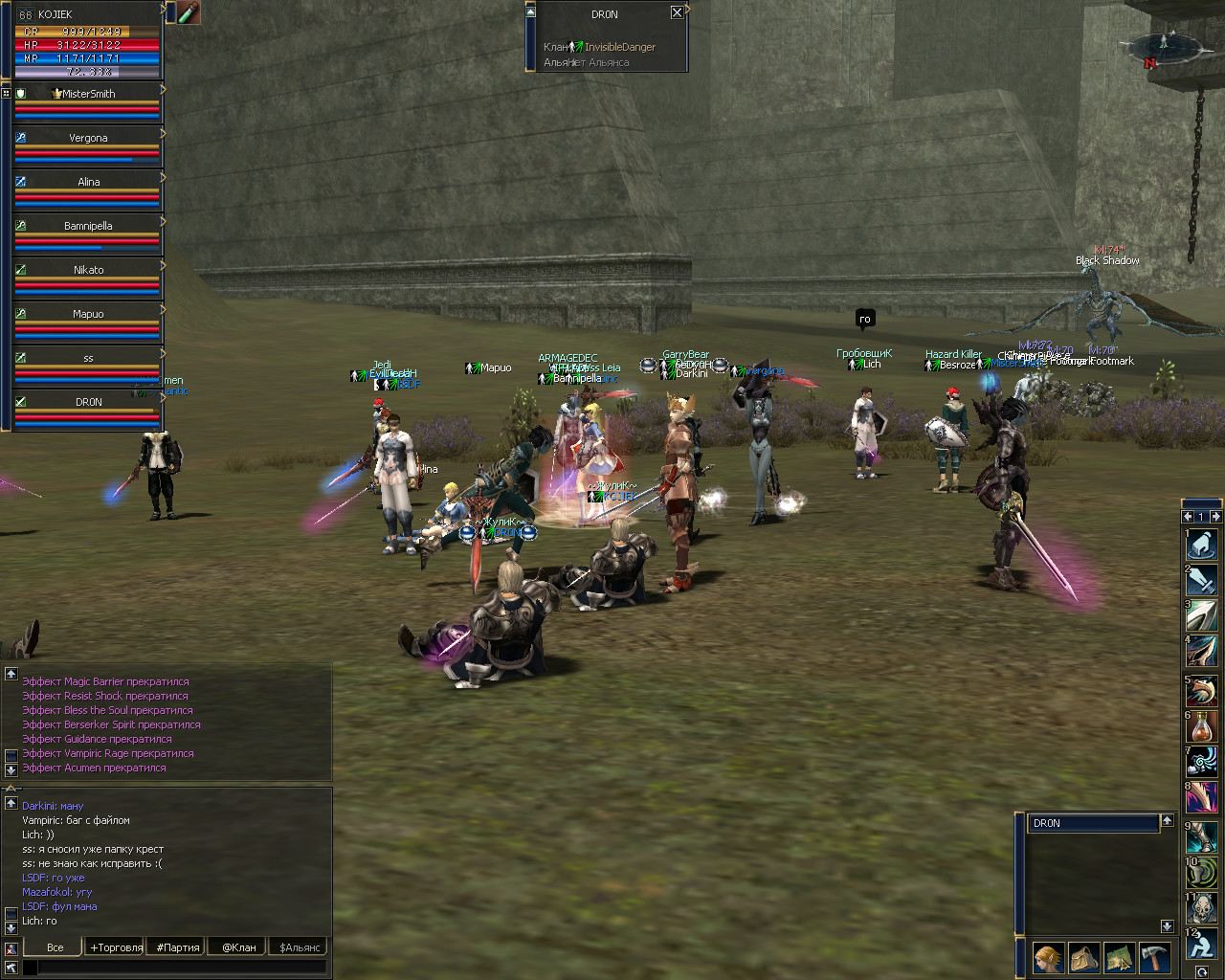Open the world map button
The width and height of the screenshot is (1225, 980).
tap(1119, 957)
